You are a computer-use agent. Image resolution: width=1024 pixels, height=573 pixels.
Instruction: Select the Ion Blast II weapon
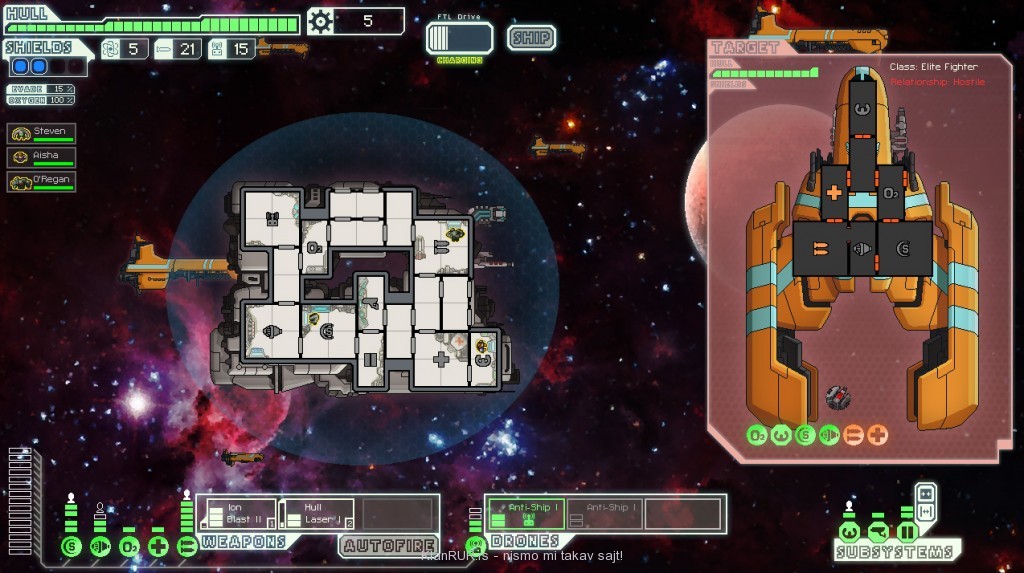pos(237,514)
